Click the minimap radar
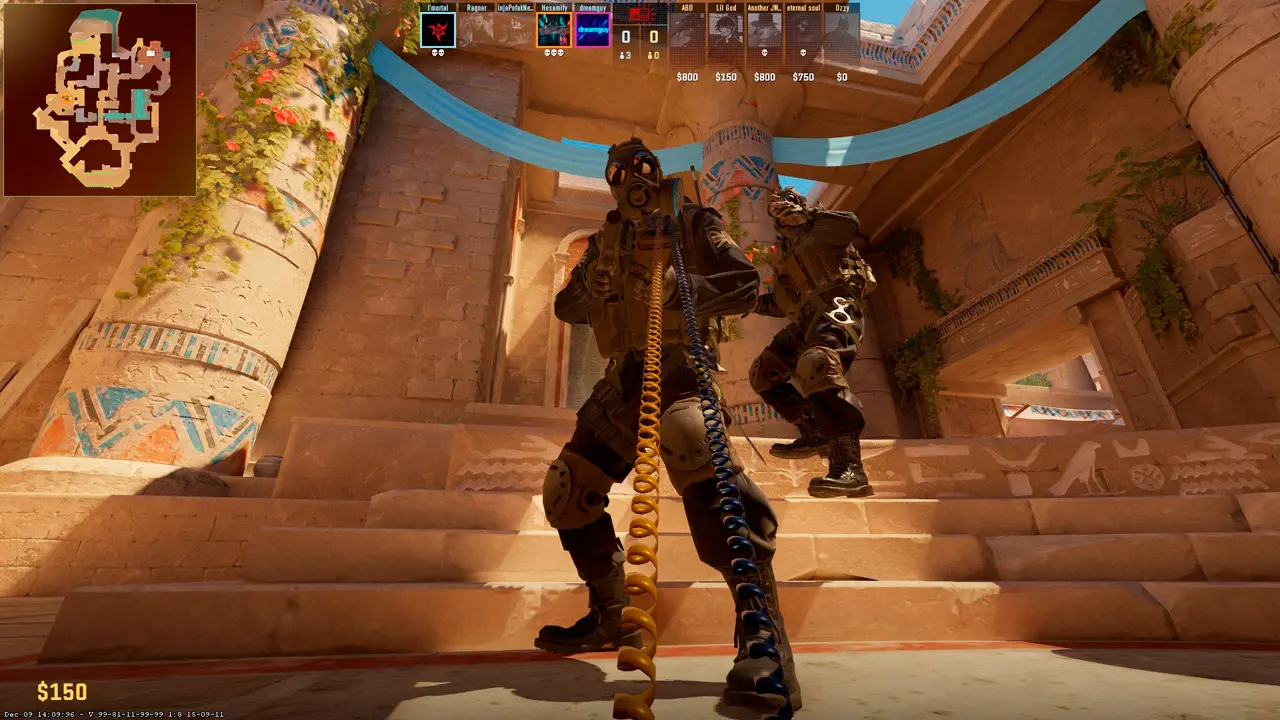 point(100,99)
